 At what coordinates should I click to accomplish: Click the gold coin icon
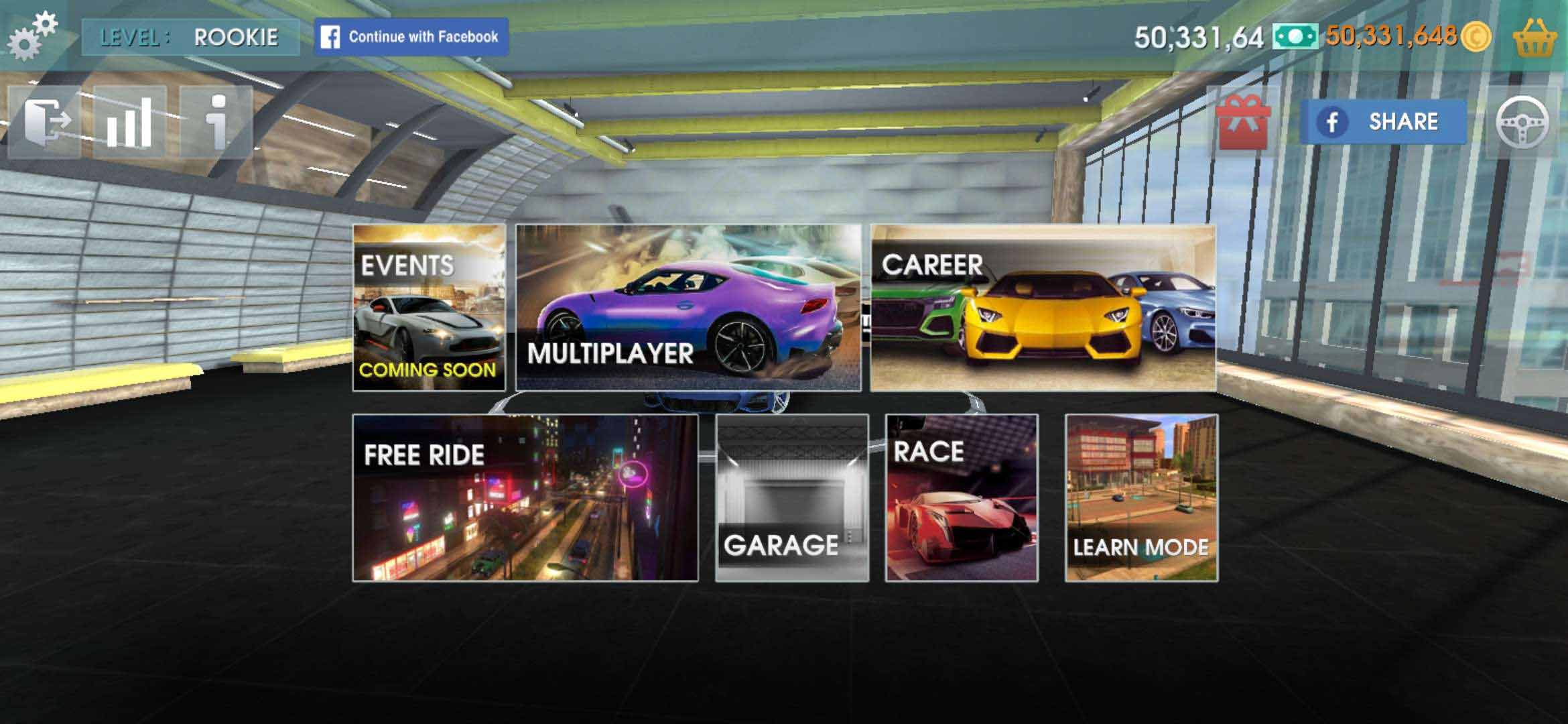point(1476,36)
